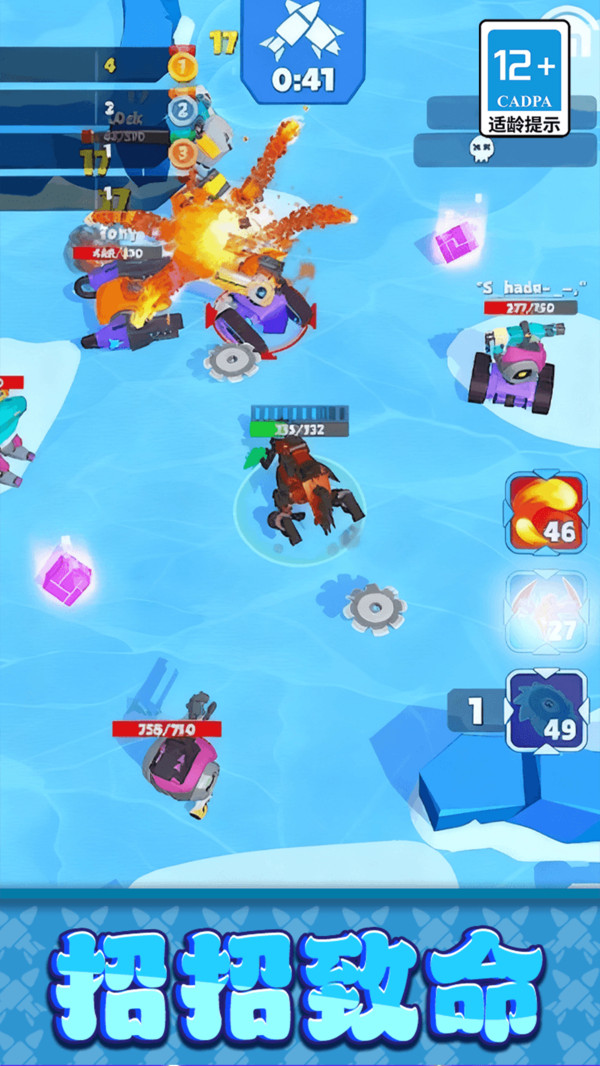Activate the fireball ability icon
Screen dimensions: 600x1066
point(545,513)
